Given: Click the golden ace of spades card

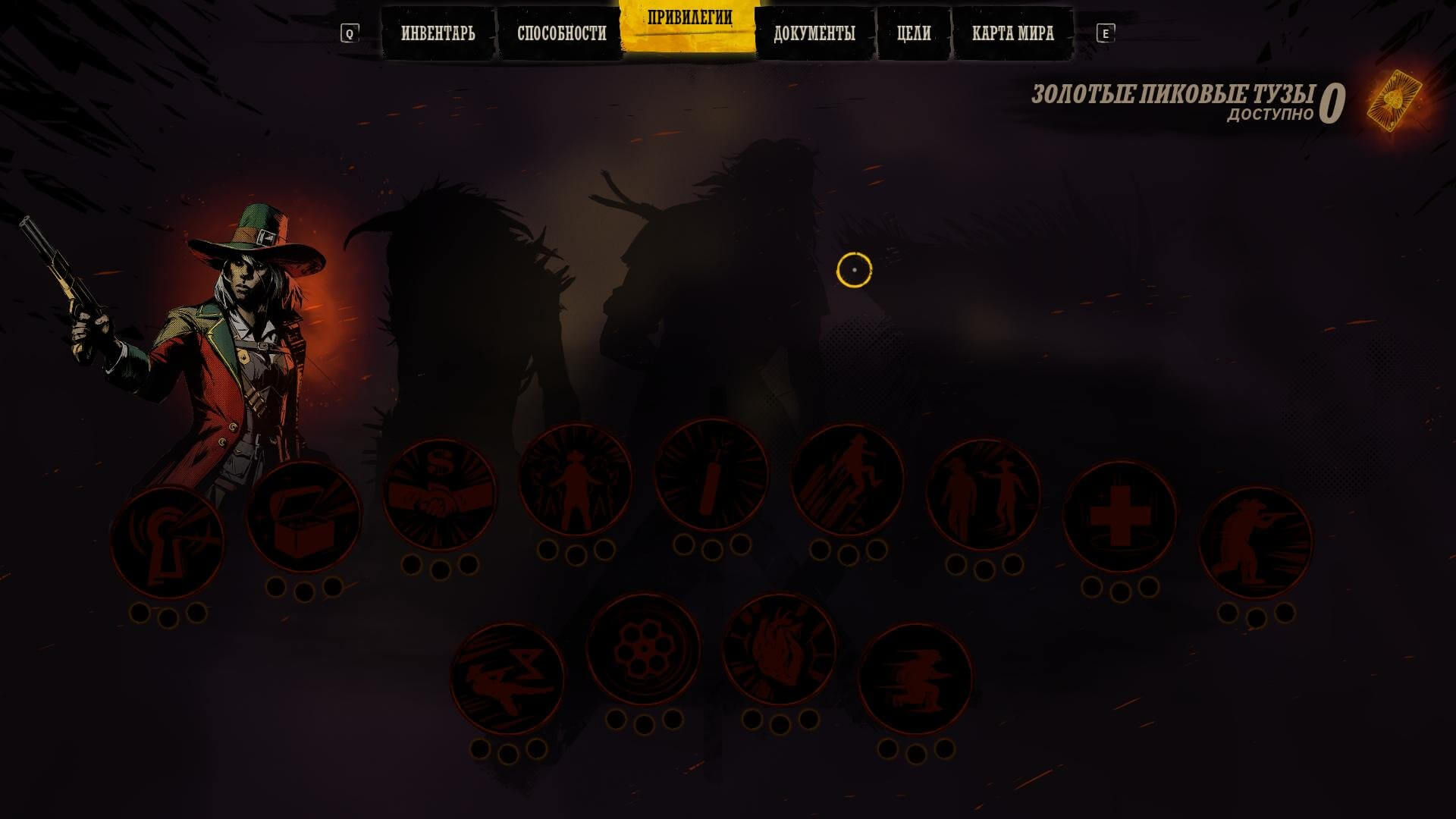Looking at the screenshot, I should click(x=1394, y=100).
